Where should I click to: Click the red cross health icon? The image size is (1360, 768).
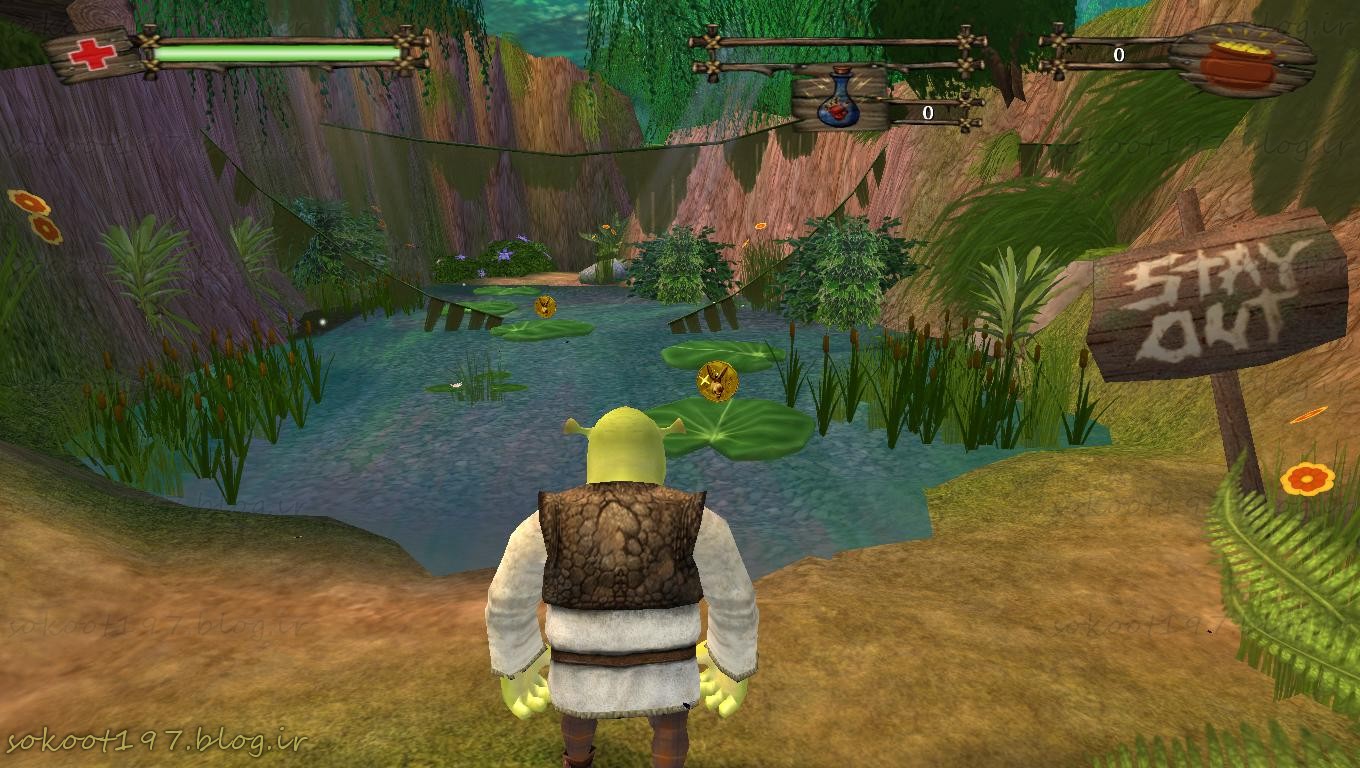92,54
